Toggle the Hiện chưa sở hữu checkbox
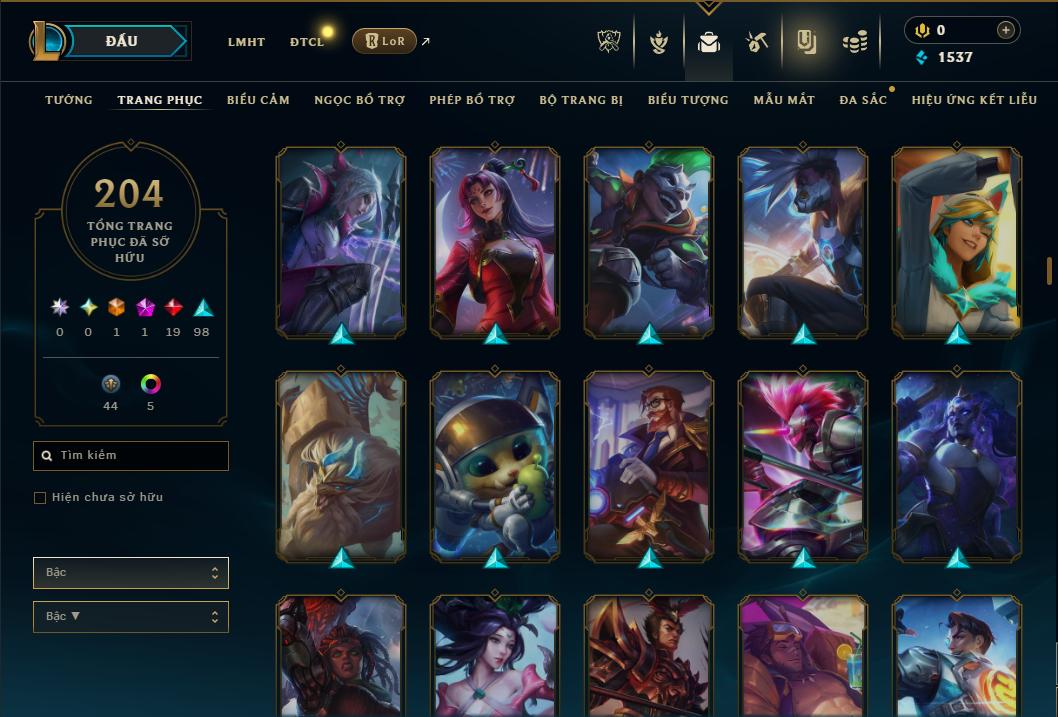 click(40, 498)
